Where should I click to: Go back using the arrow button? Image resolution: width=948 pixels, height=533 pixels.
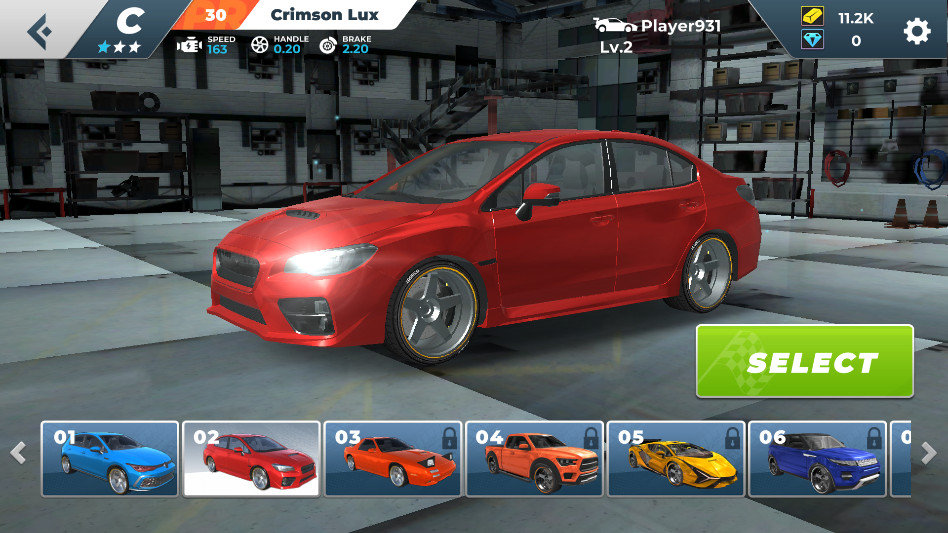pos(39,30)
